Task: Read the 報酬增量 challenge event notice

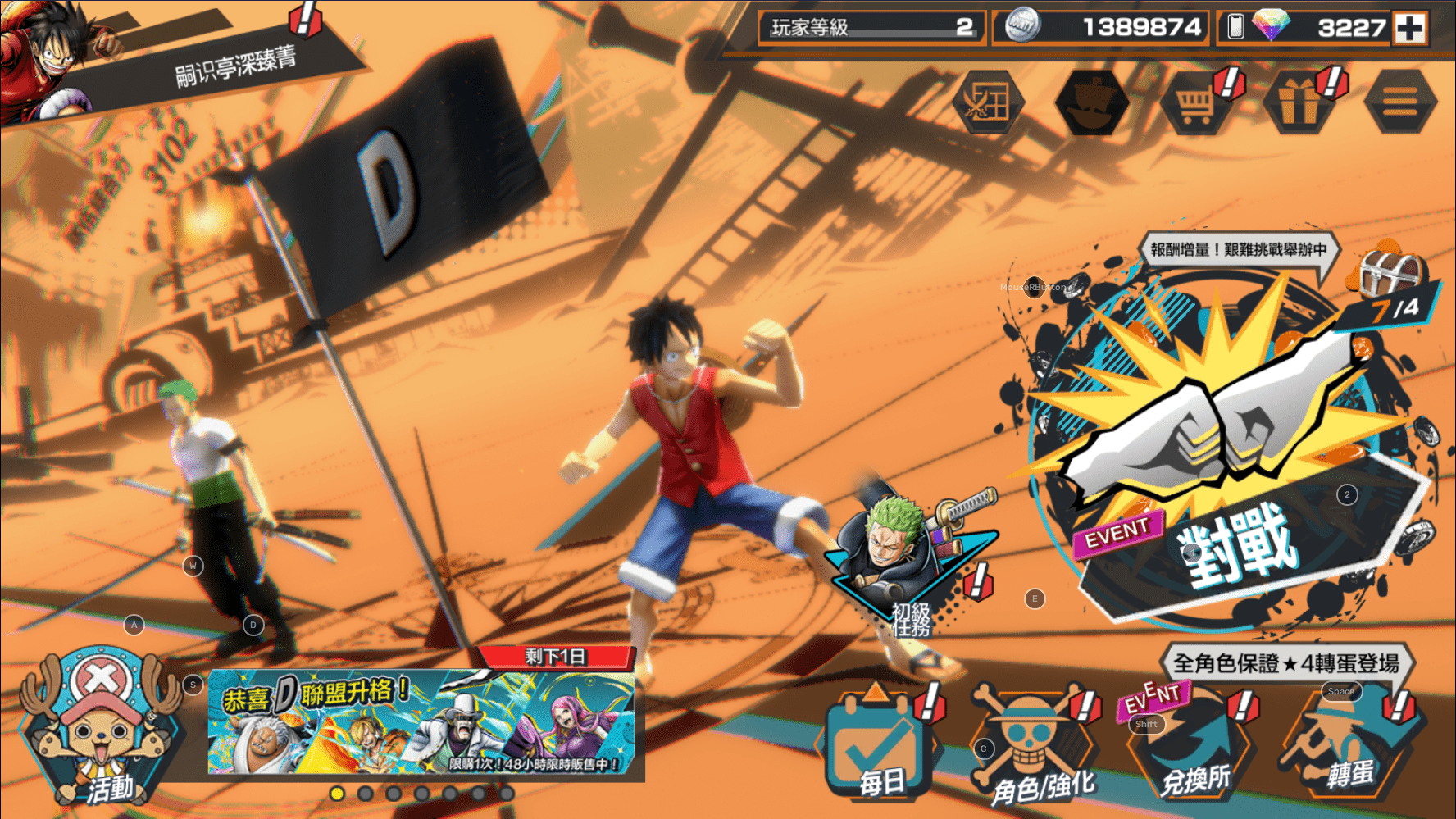Action: [x=1238, y=250]
